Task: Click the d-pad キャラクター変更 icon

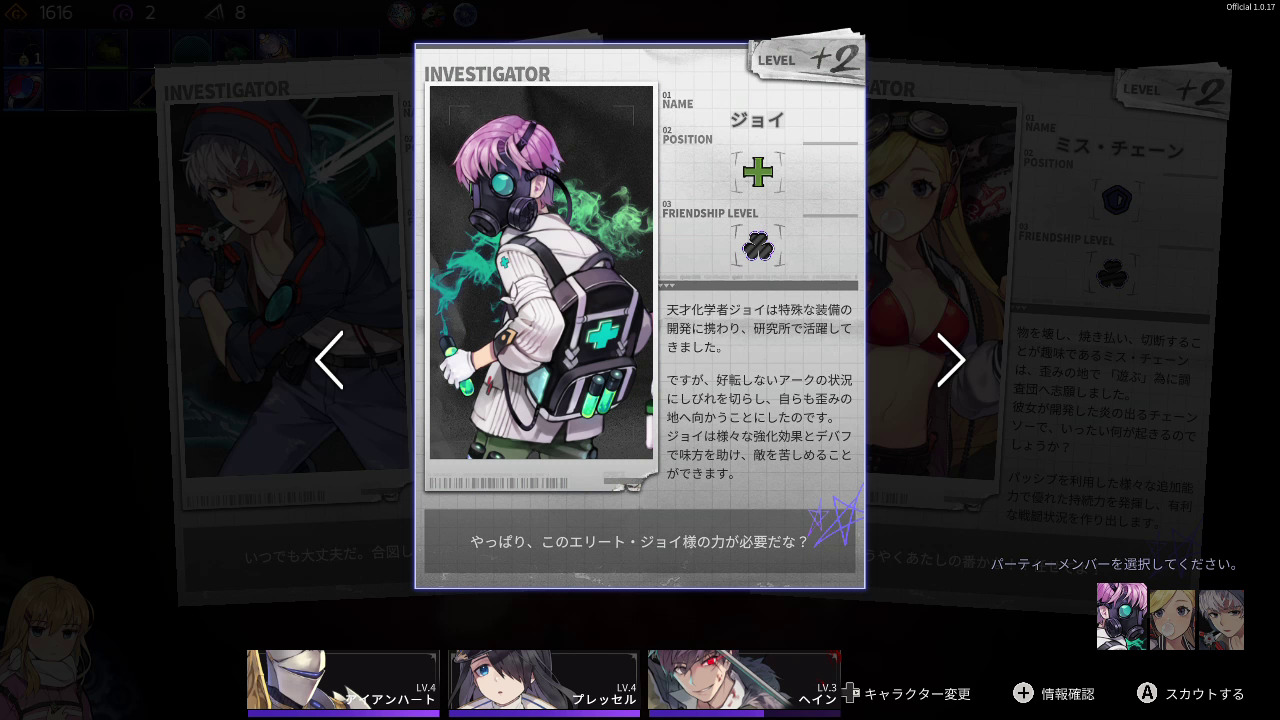Action: click(849, 693)
